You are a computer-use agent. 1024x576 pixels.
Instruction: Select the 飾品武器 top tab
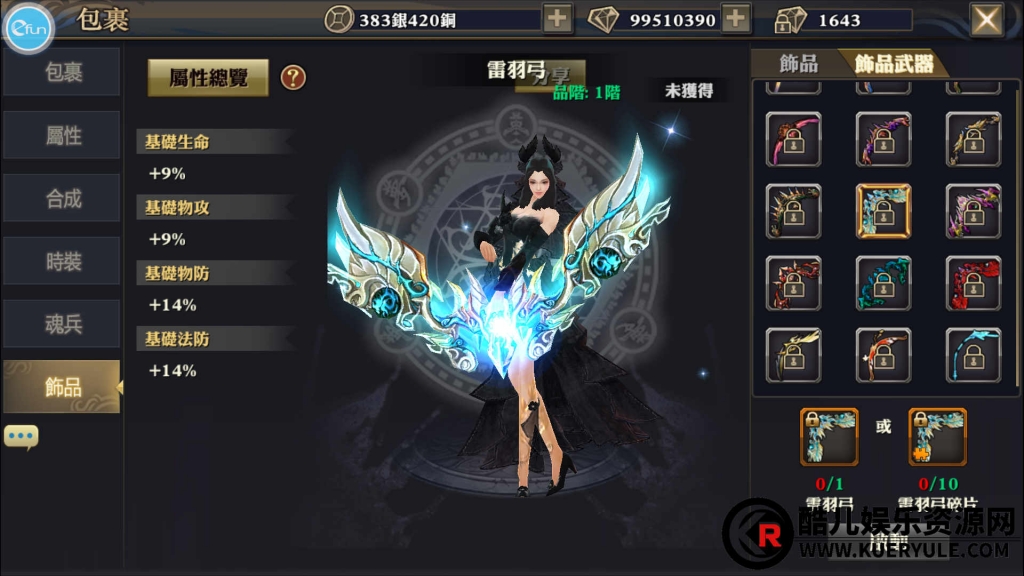[893, 64]
